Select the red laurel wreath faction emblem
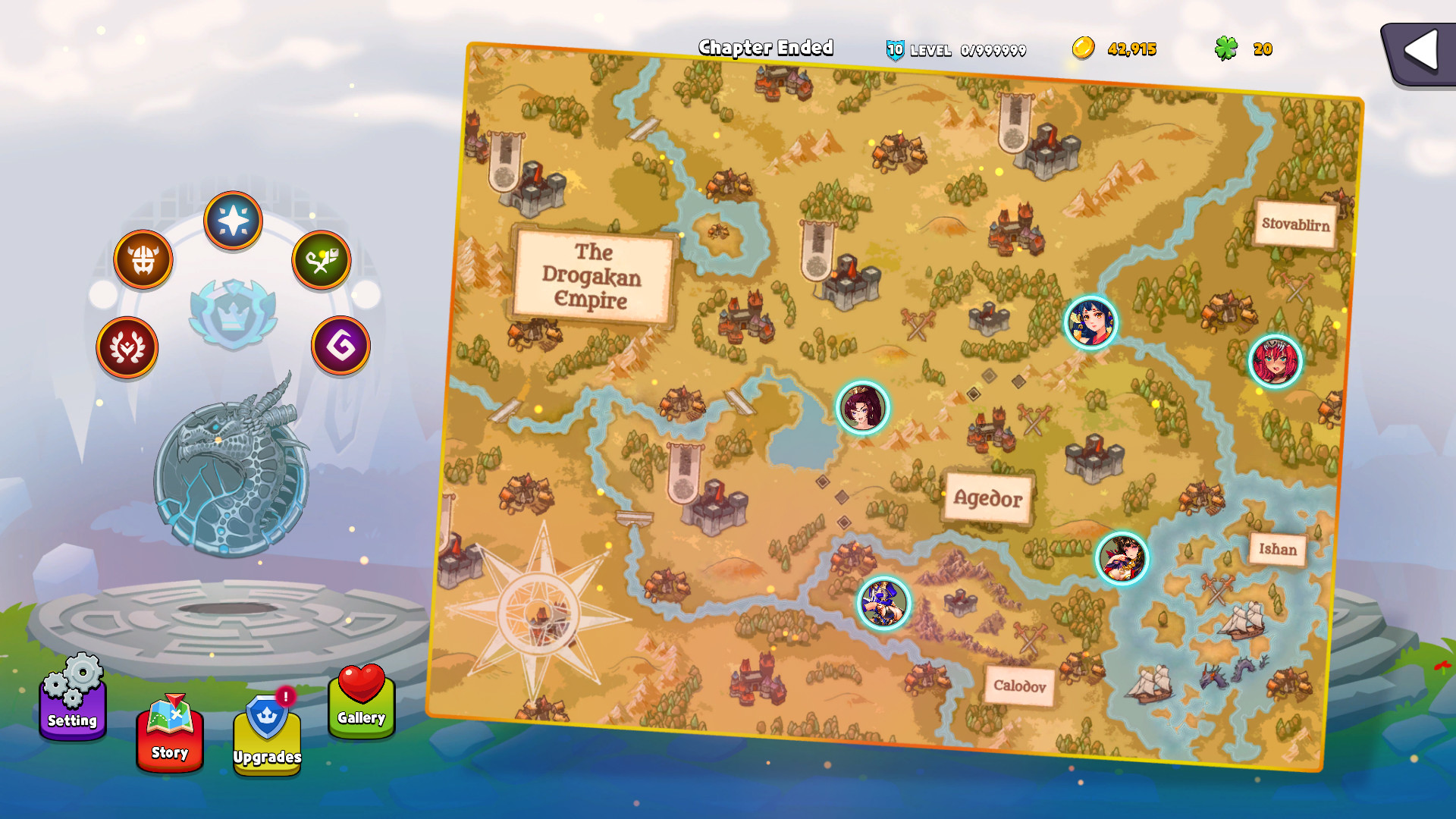The image size is (1456, 819). (x=127, y=346)
